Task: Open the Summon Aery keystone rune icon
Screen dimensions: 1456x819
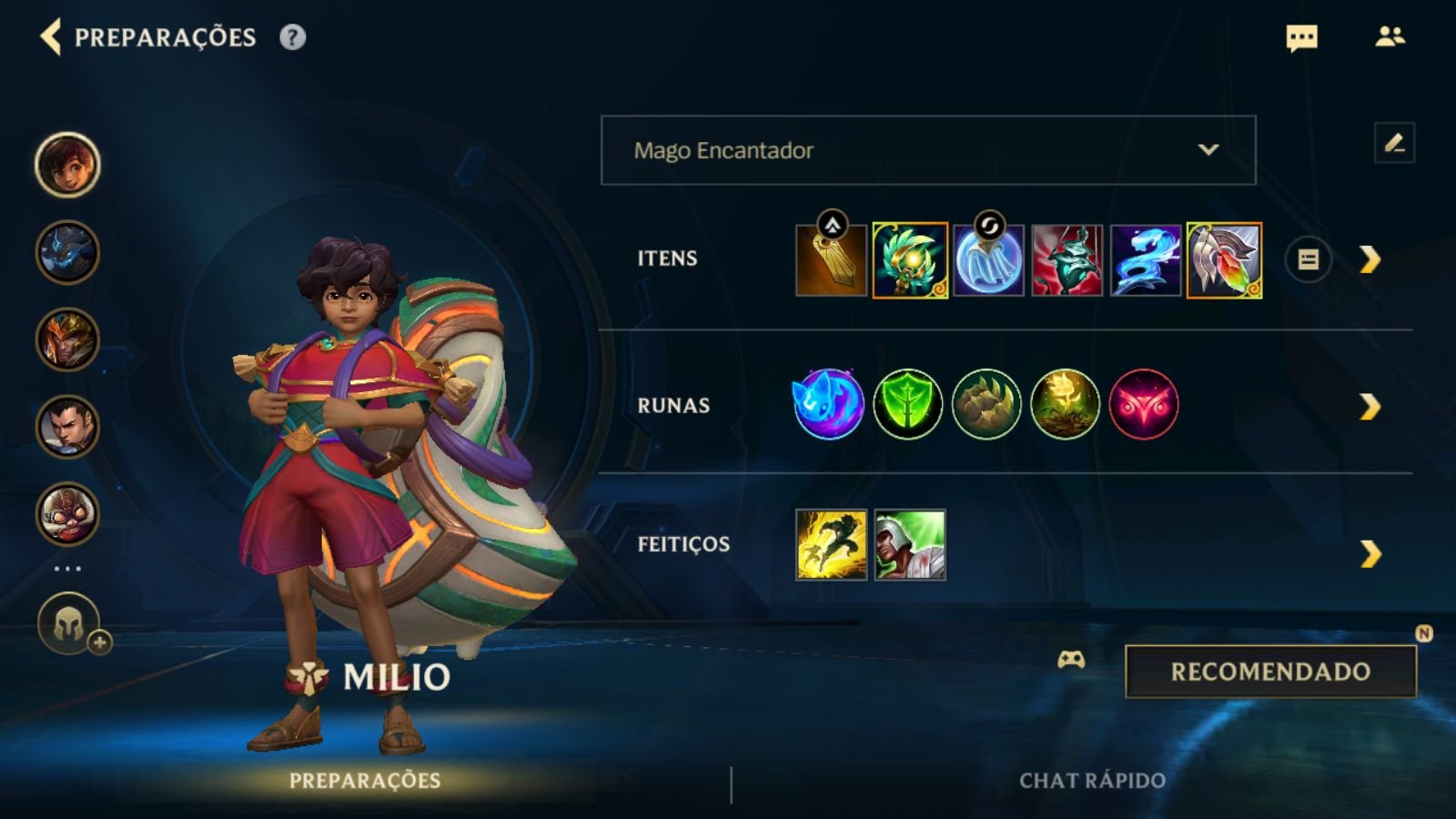Action: [828, 406]
